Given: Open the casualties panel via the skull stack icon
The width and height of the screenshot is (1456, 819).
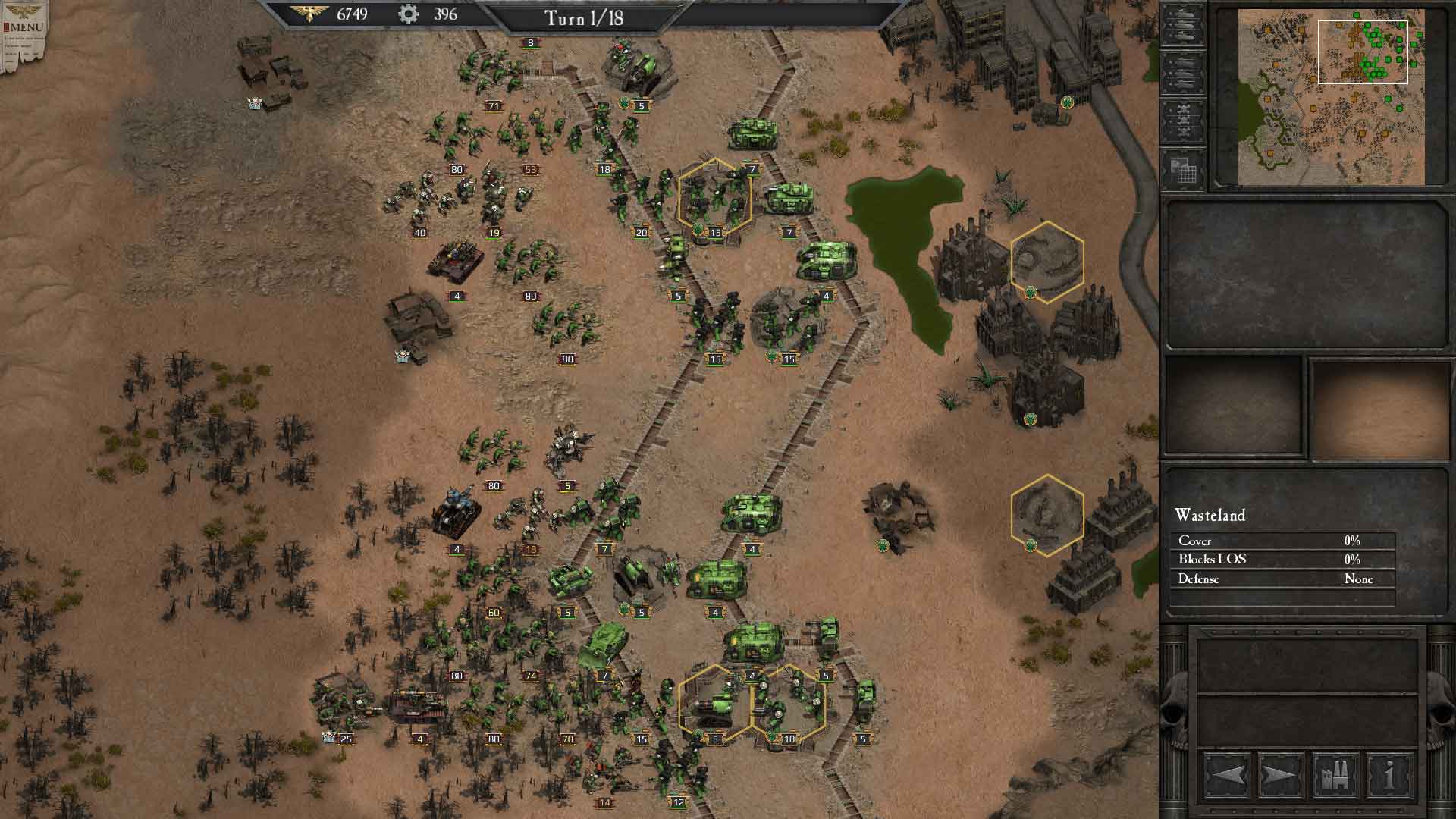Looking at the screenshot, I should coord(1181,120).
